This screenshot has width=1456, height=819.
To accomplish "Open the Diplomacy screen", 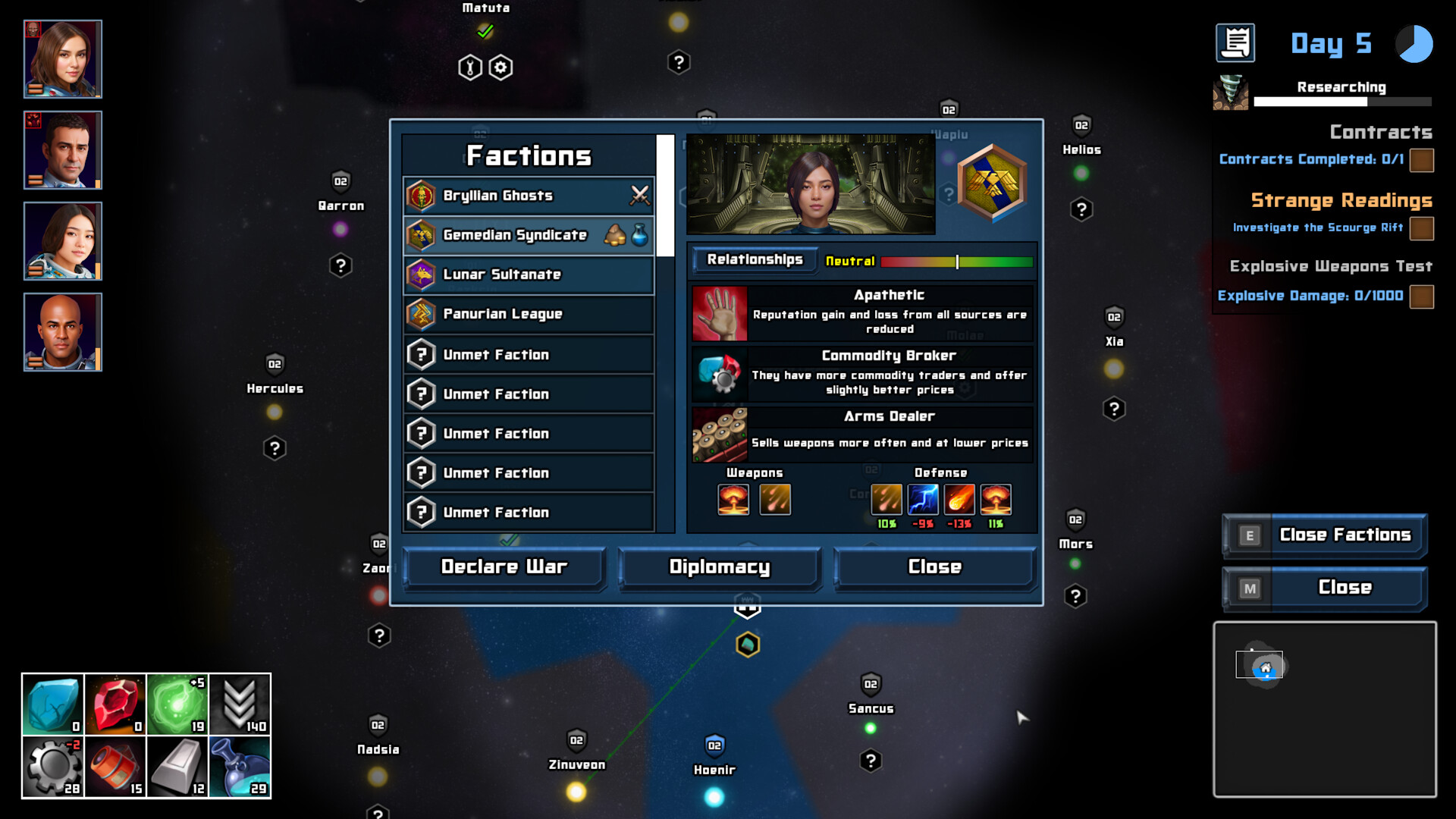I will coord(718,566).
